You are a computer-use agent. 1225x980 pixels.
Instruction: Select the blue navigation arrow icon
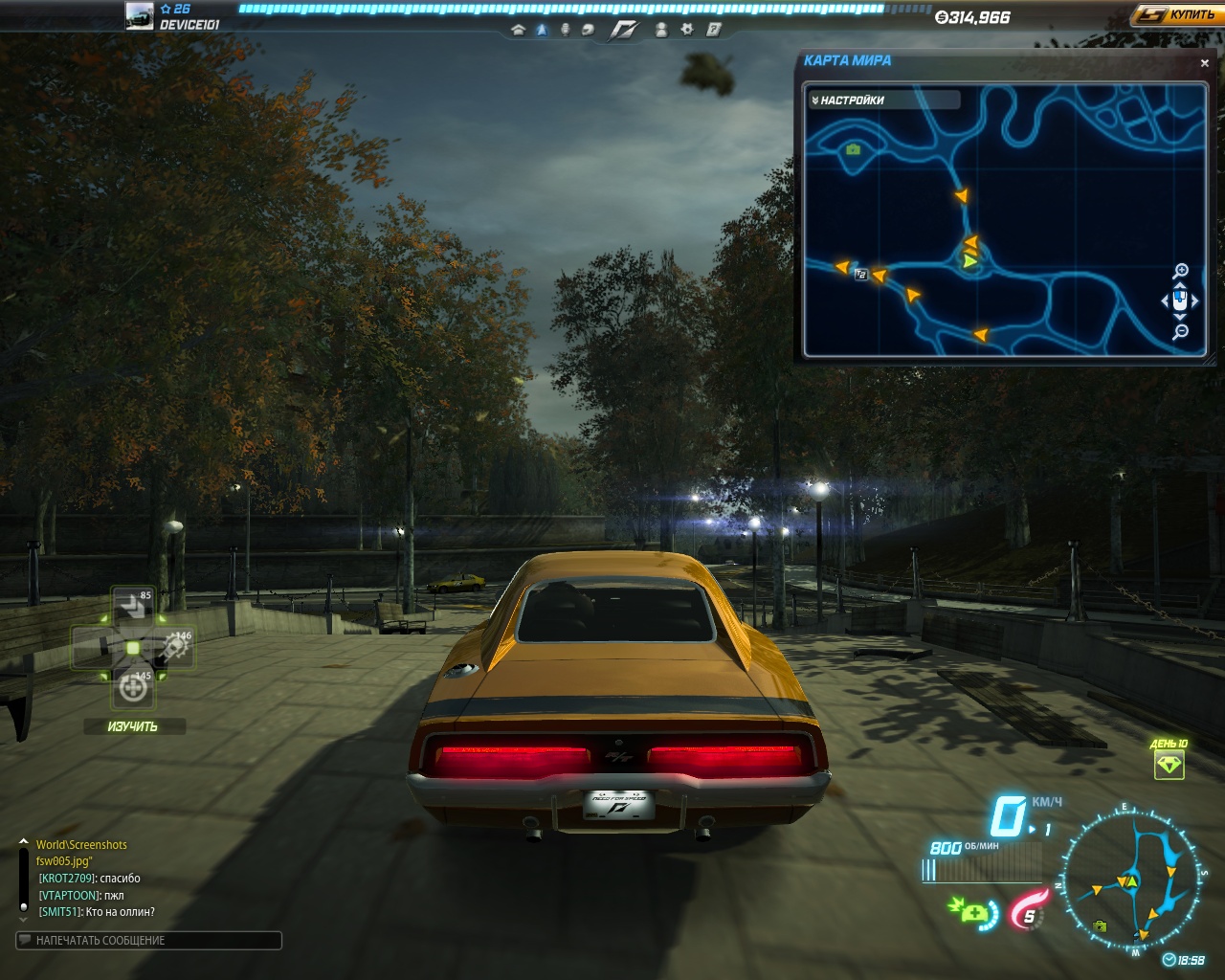click(x=542, y=30)
